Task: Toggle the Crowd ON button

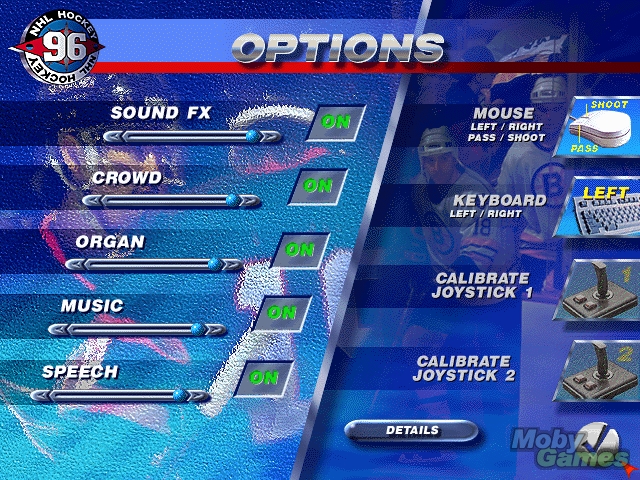Action: [317, 185]
